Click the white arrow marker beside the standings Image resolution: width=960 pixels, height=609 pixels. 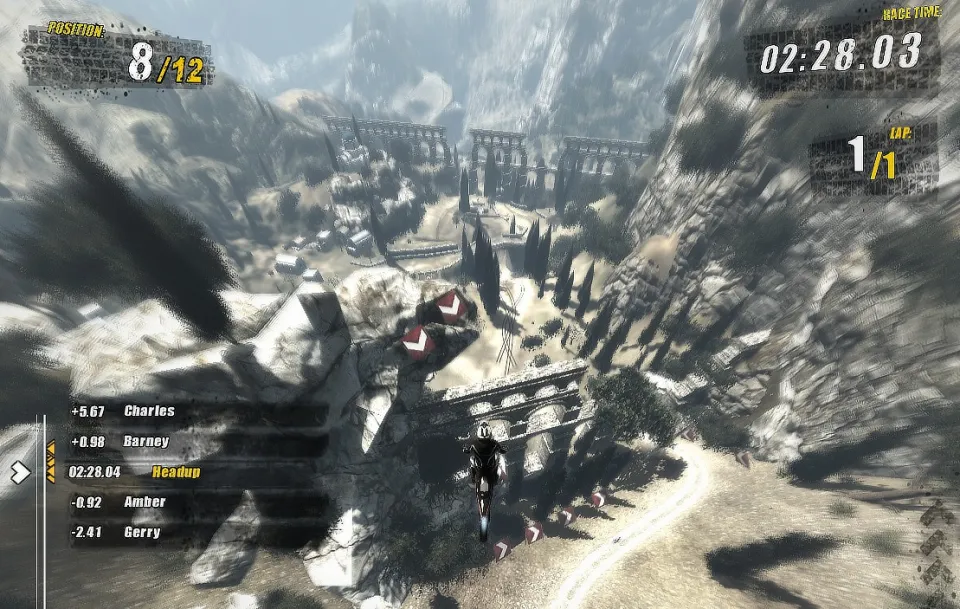(20, 472)
